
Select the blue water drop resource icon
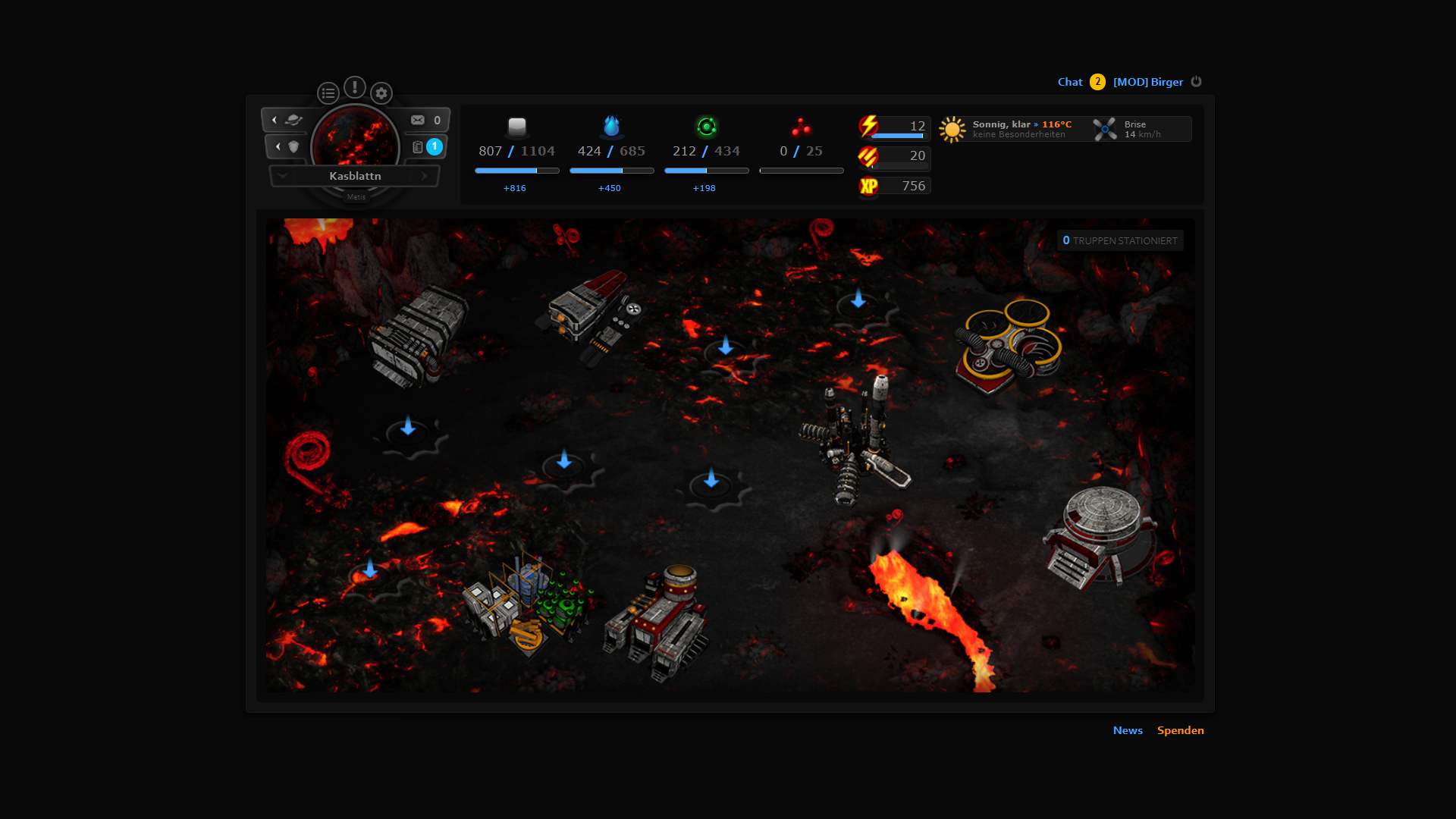pos(611,126)
